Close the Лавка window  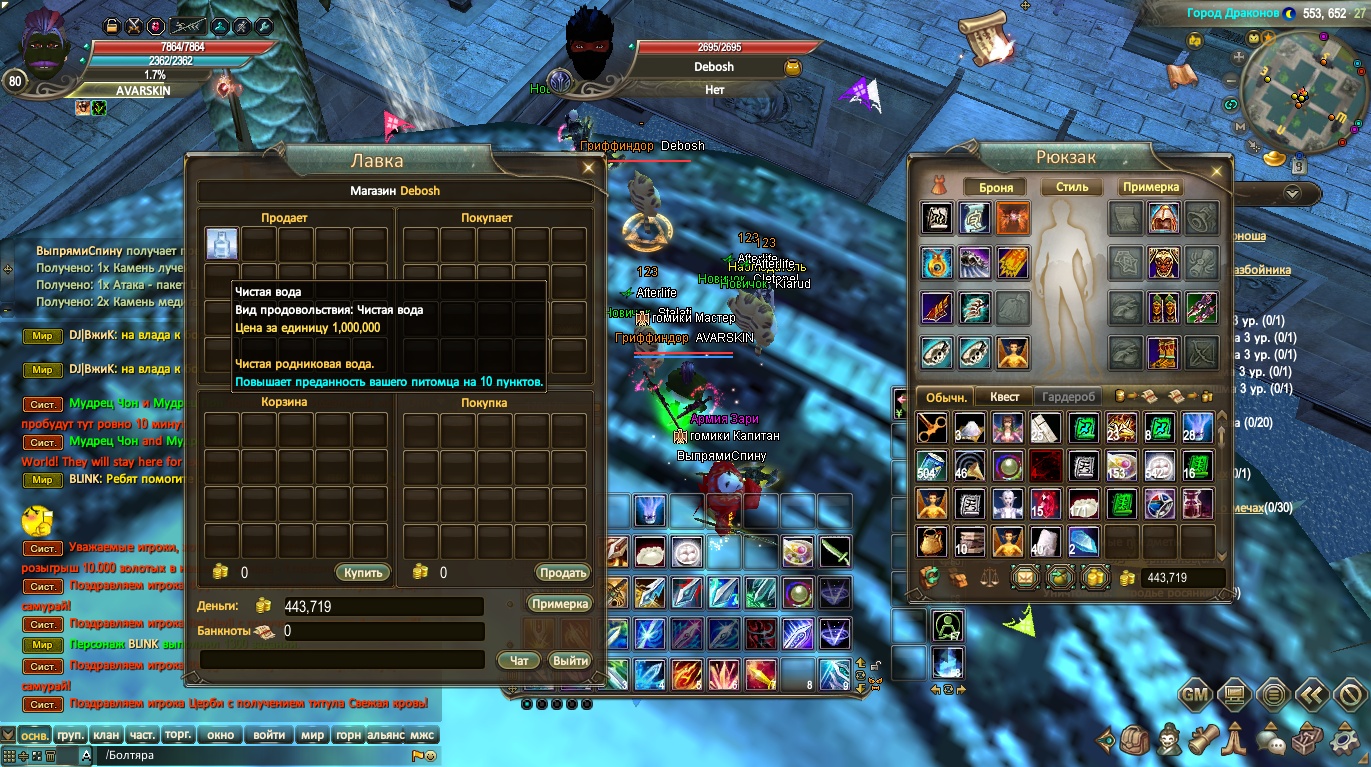click(589, 168)
